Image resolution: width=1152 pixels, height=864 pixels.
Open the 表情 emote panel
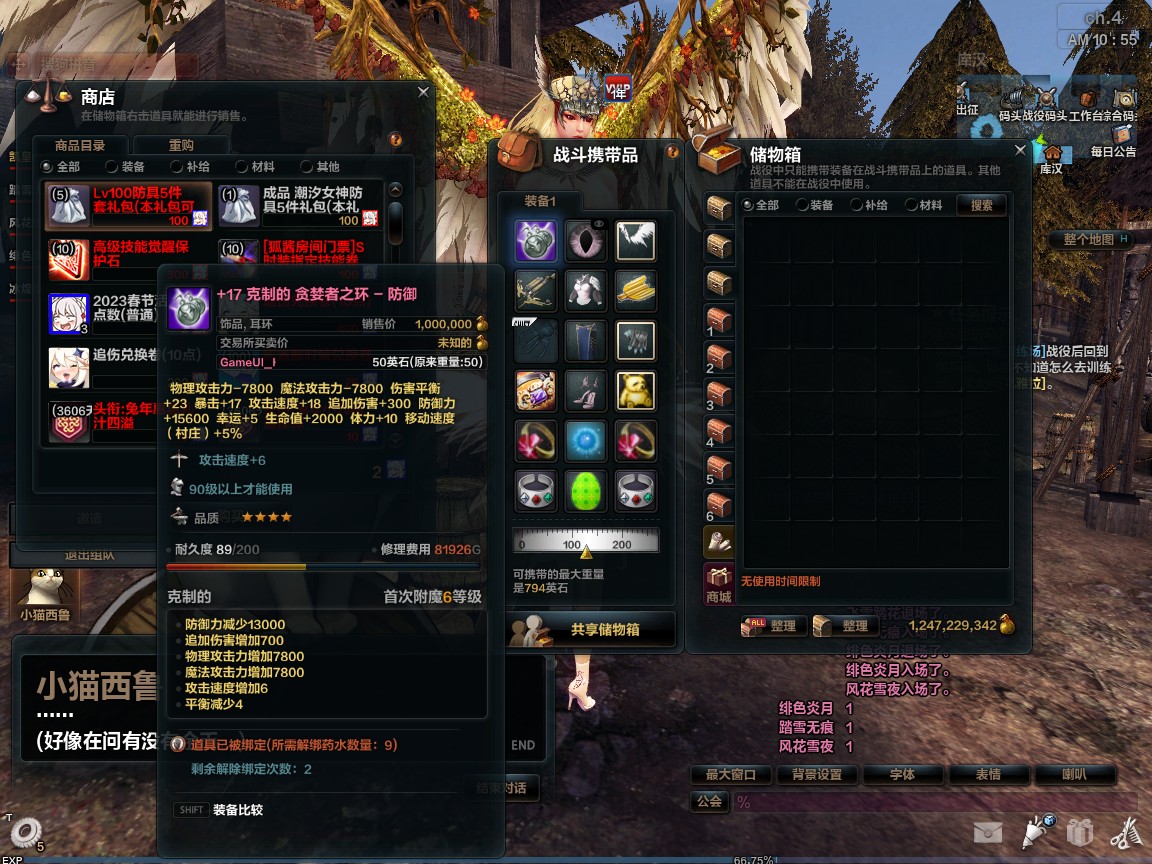987,774
